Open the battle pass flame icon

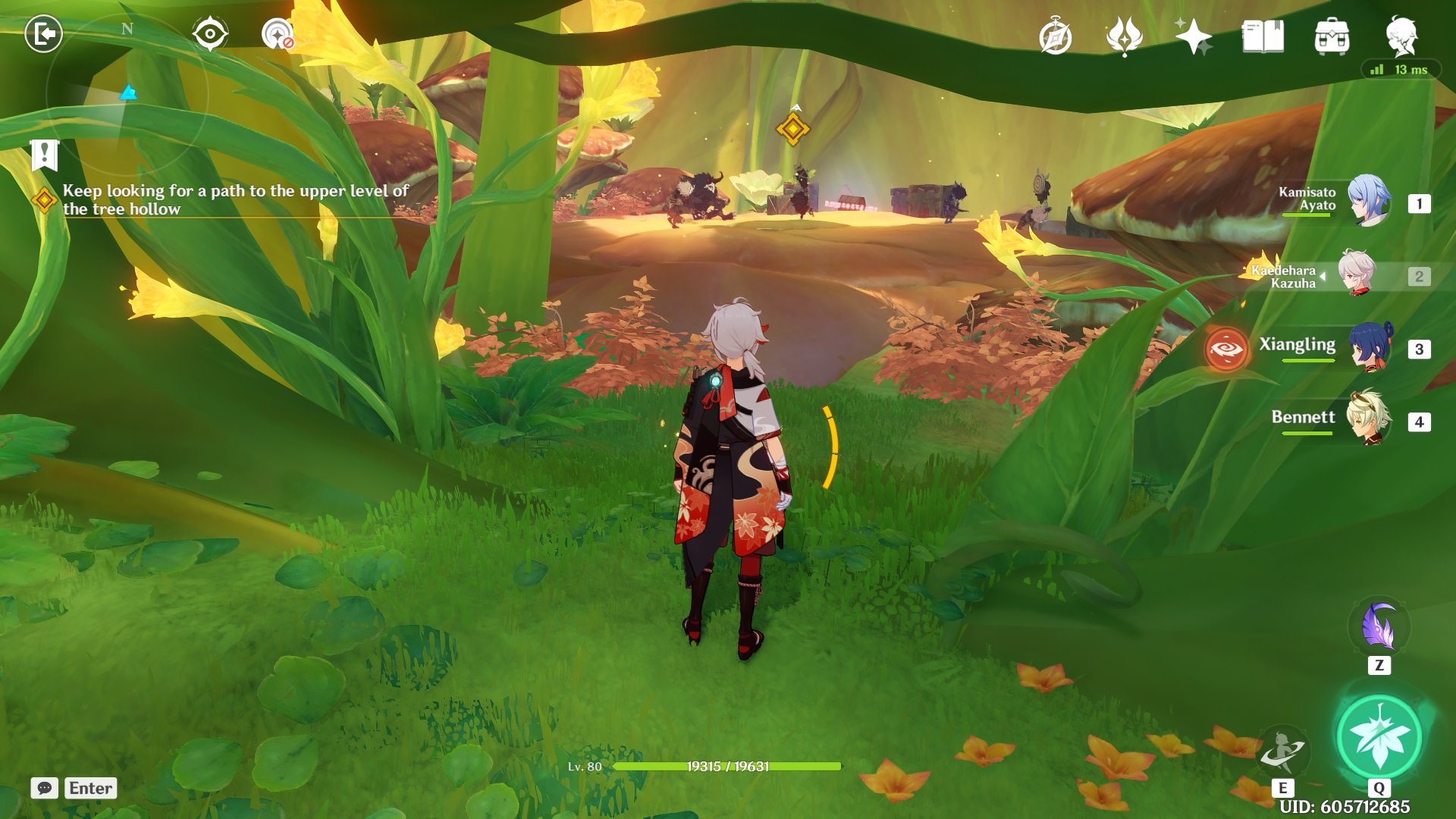1124,36
